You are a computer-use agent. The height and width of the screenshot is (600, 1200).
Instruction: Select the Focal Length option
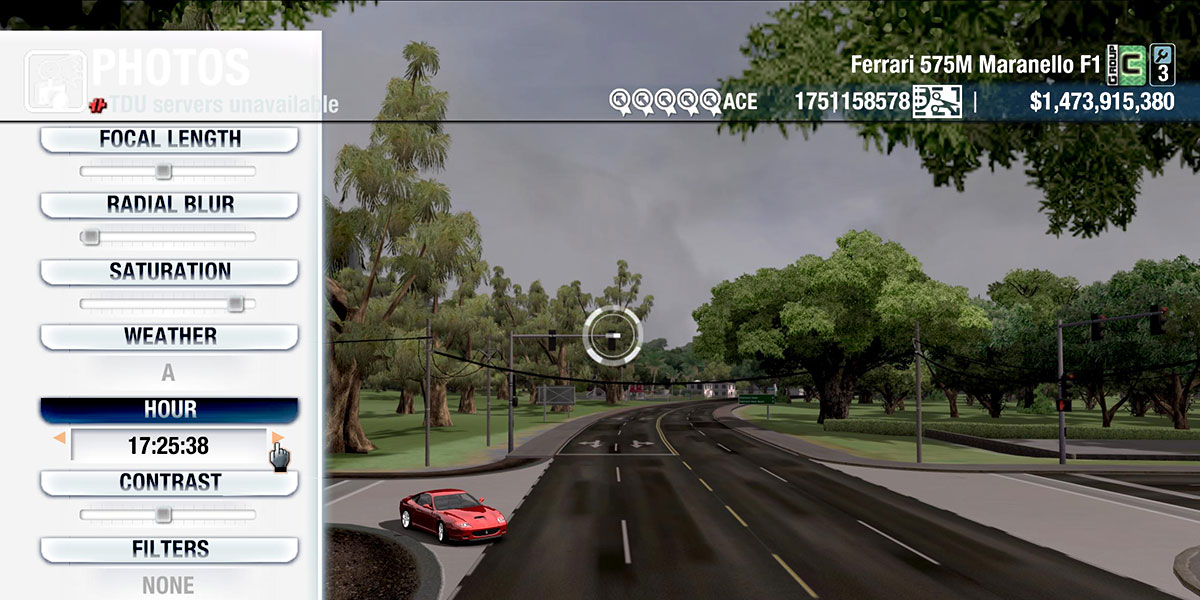pos(169,139)
